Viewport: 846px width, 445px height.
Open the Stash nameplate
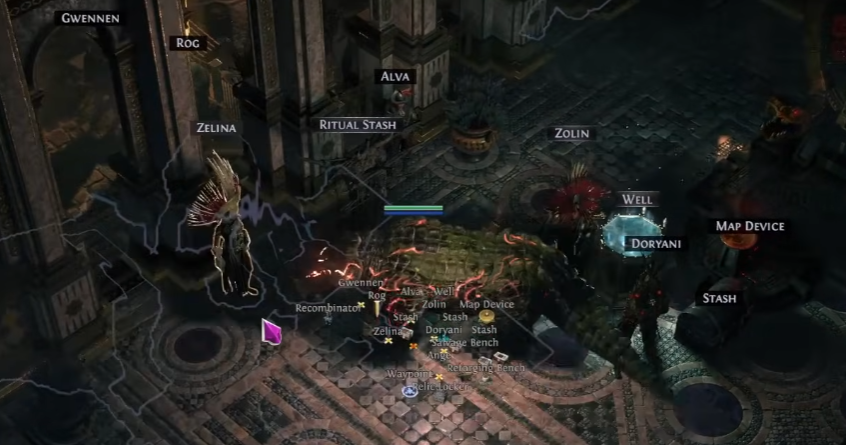pyautogui.click(x=719, y=298)
